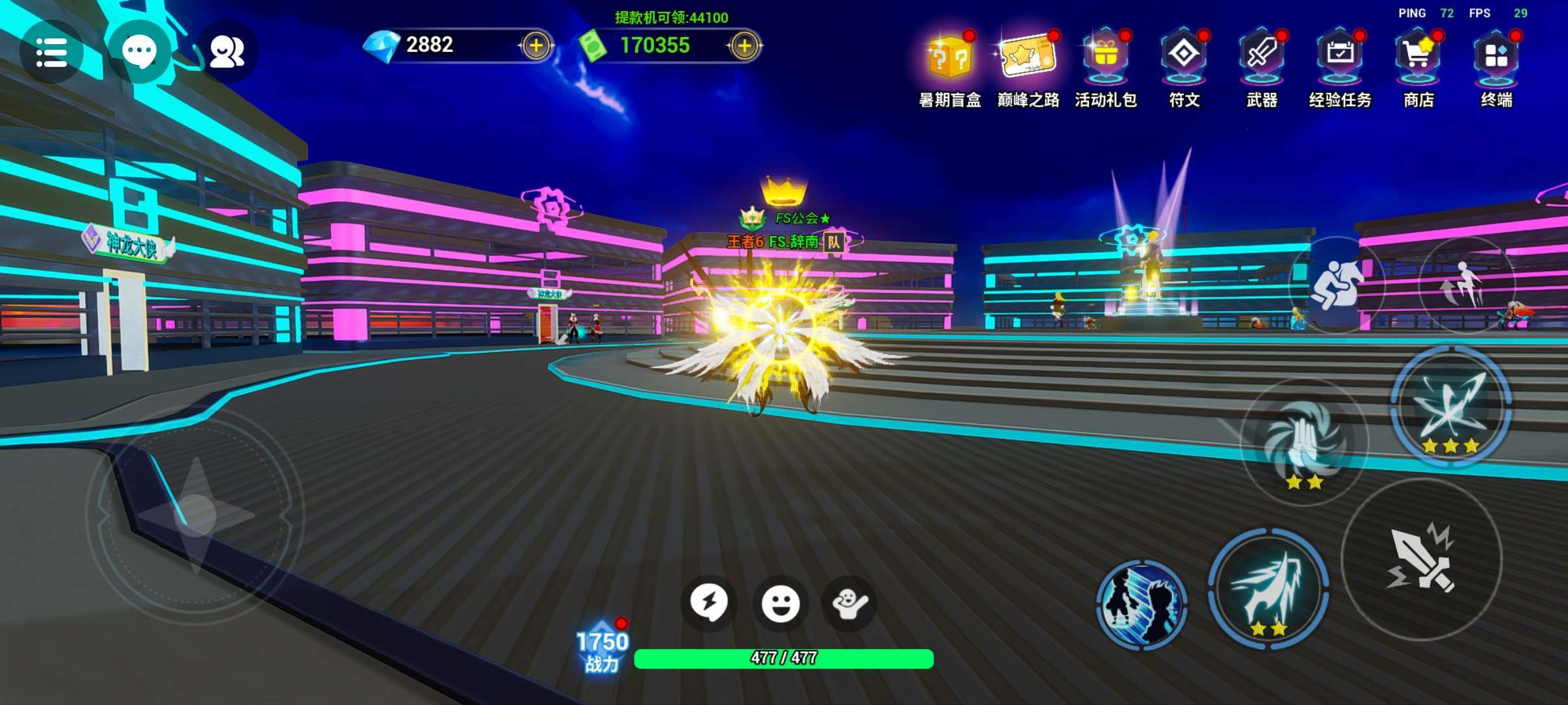Add more green cash
This screenshot has width=1568, height=705.
(744, 46)
